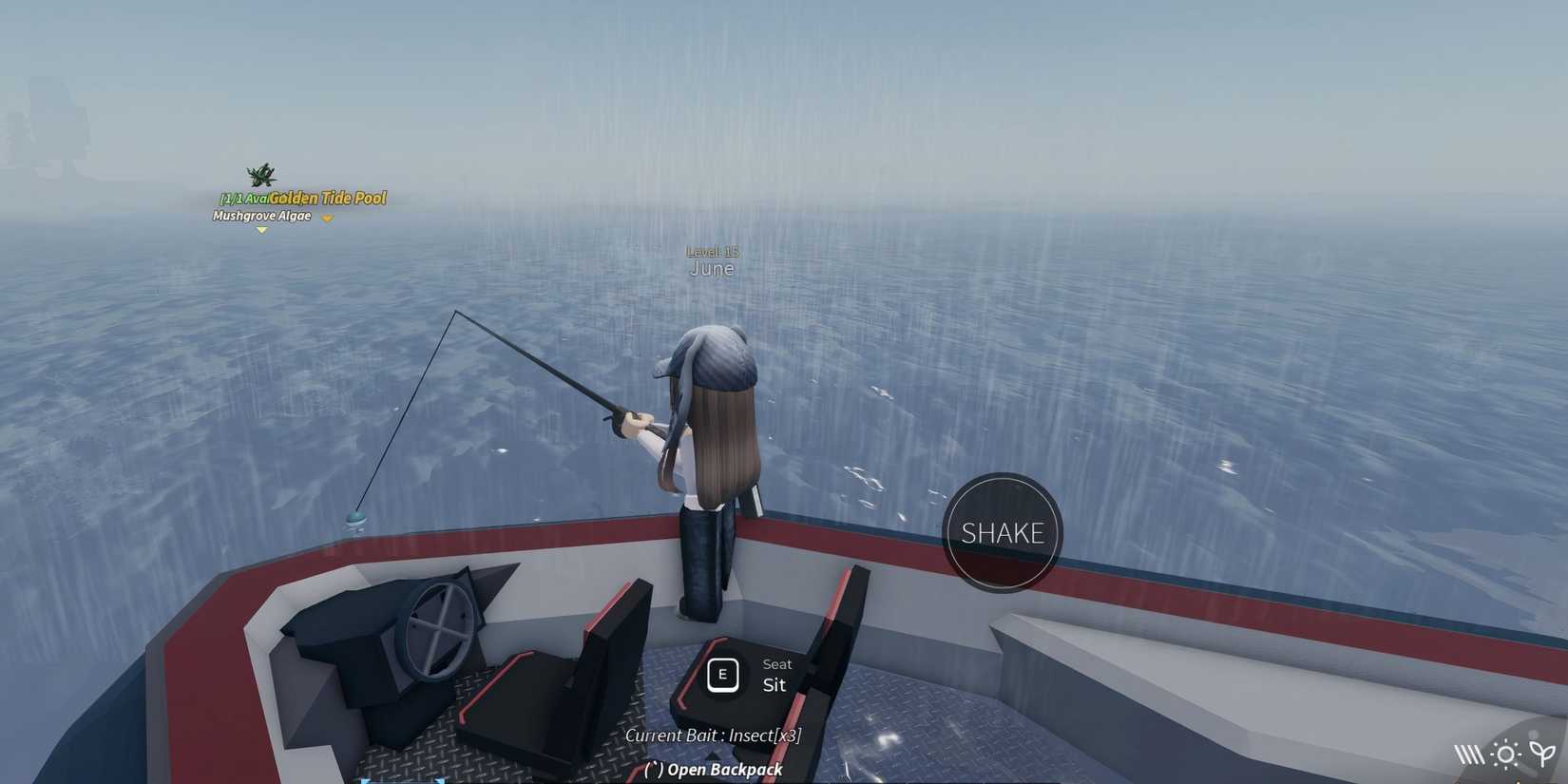Click the Mushgrove Algae plant sprite

pos(260,176)
